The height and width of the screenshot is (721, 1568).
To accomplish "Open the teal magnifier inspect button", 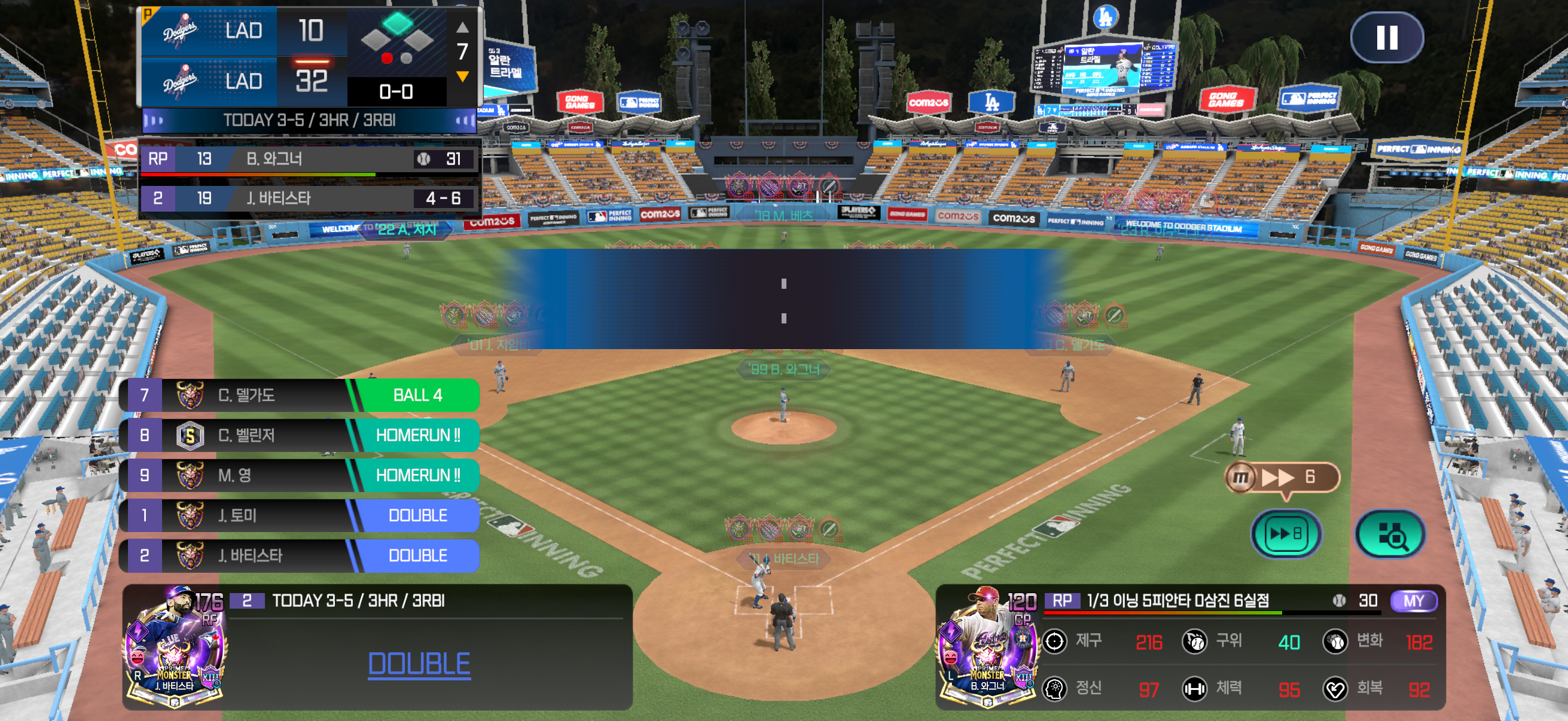I will [1390, 534].
